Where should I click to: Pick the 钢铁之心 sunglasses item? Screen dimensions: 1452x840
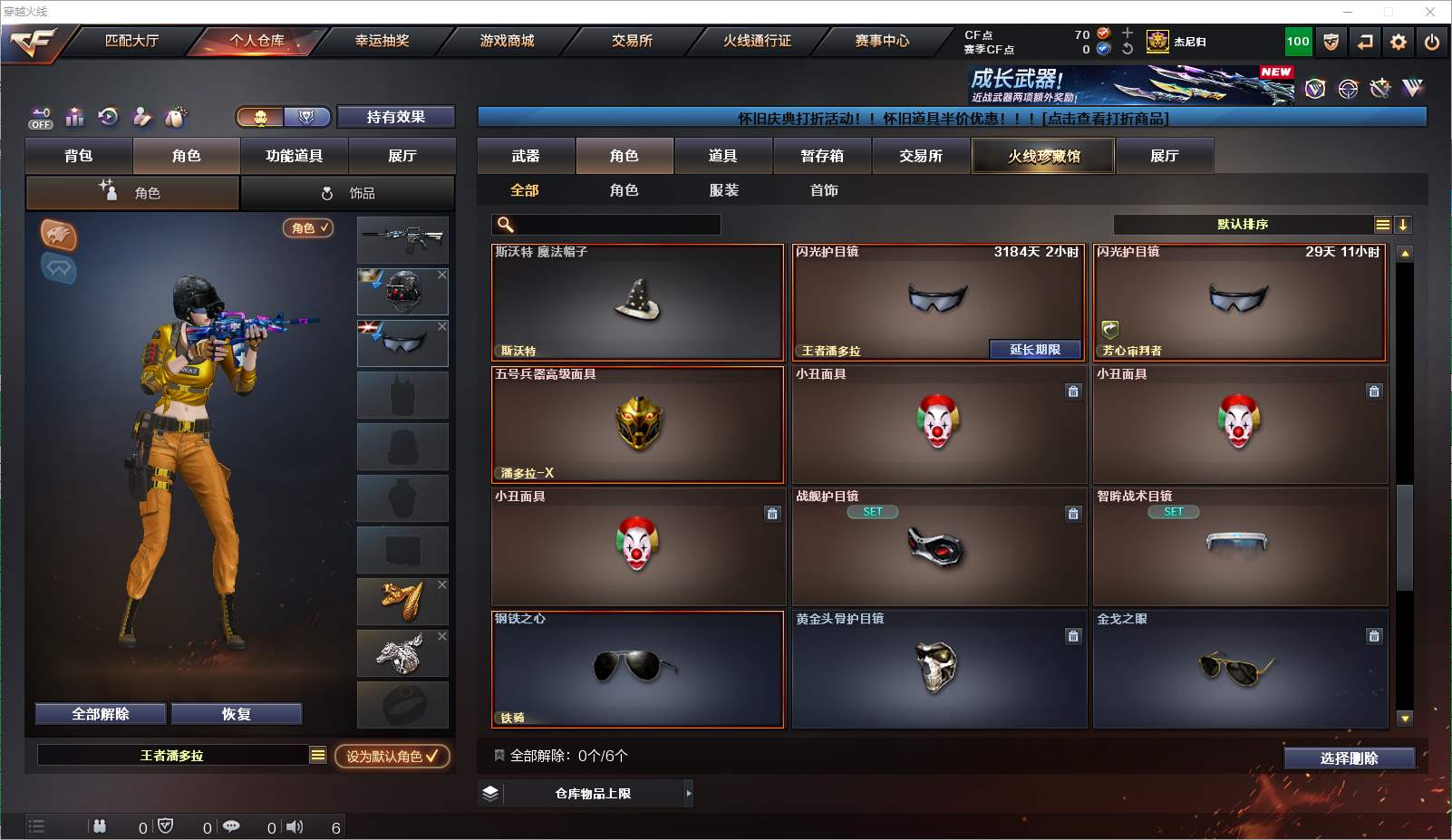pos(637,670)
